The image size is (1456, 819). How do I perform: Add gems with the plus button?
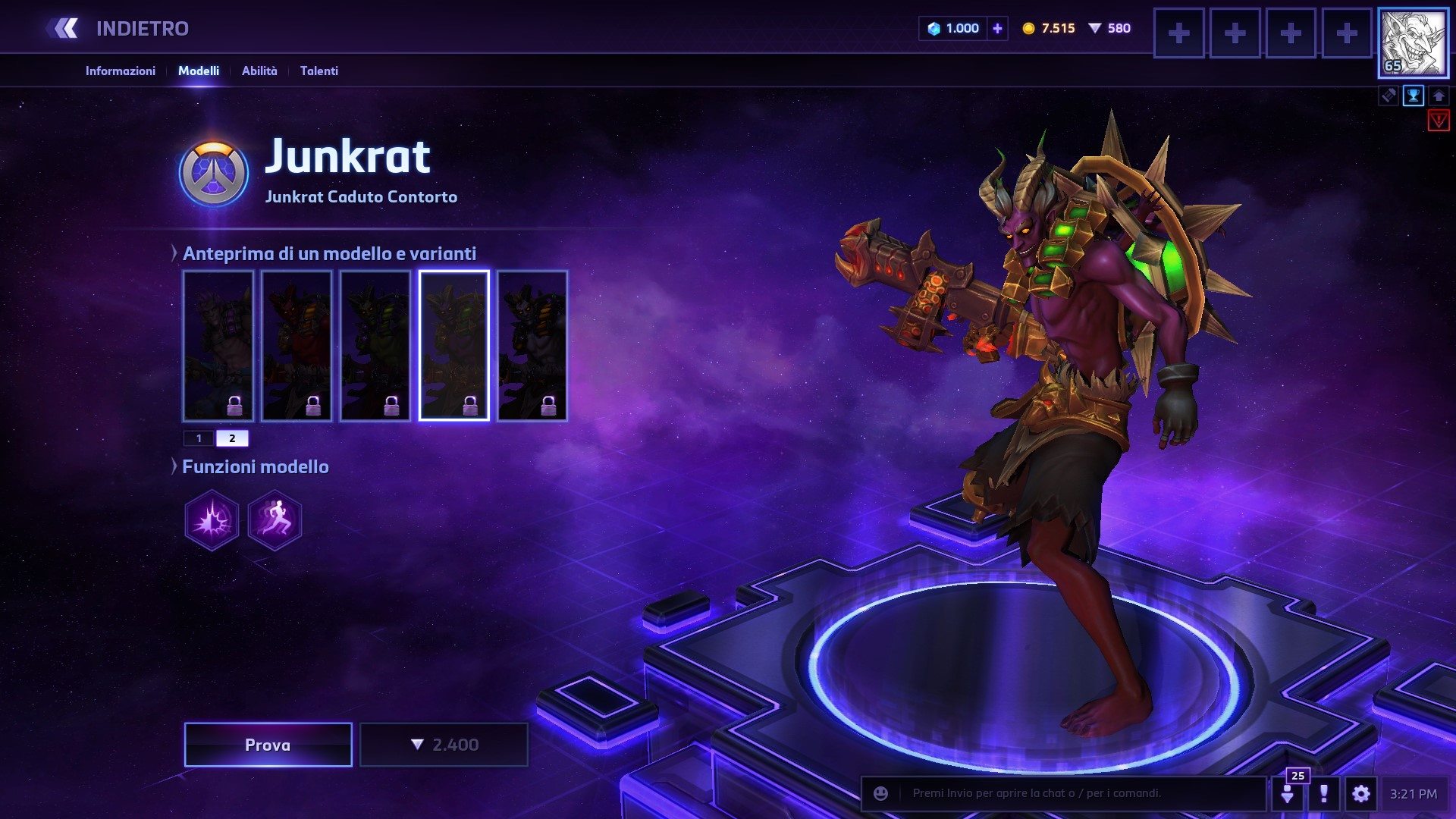(x=997, y=29)
